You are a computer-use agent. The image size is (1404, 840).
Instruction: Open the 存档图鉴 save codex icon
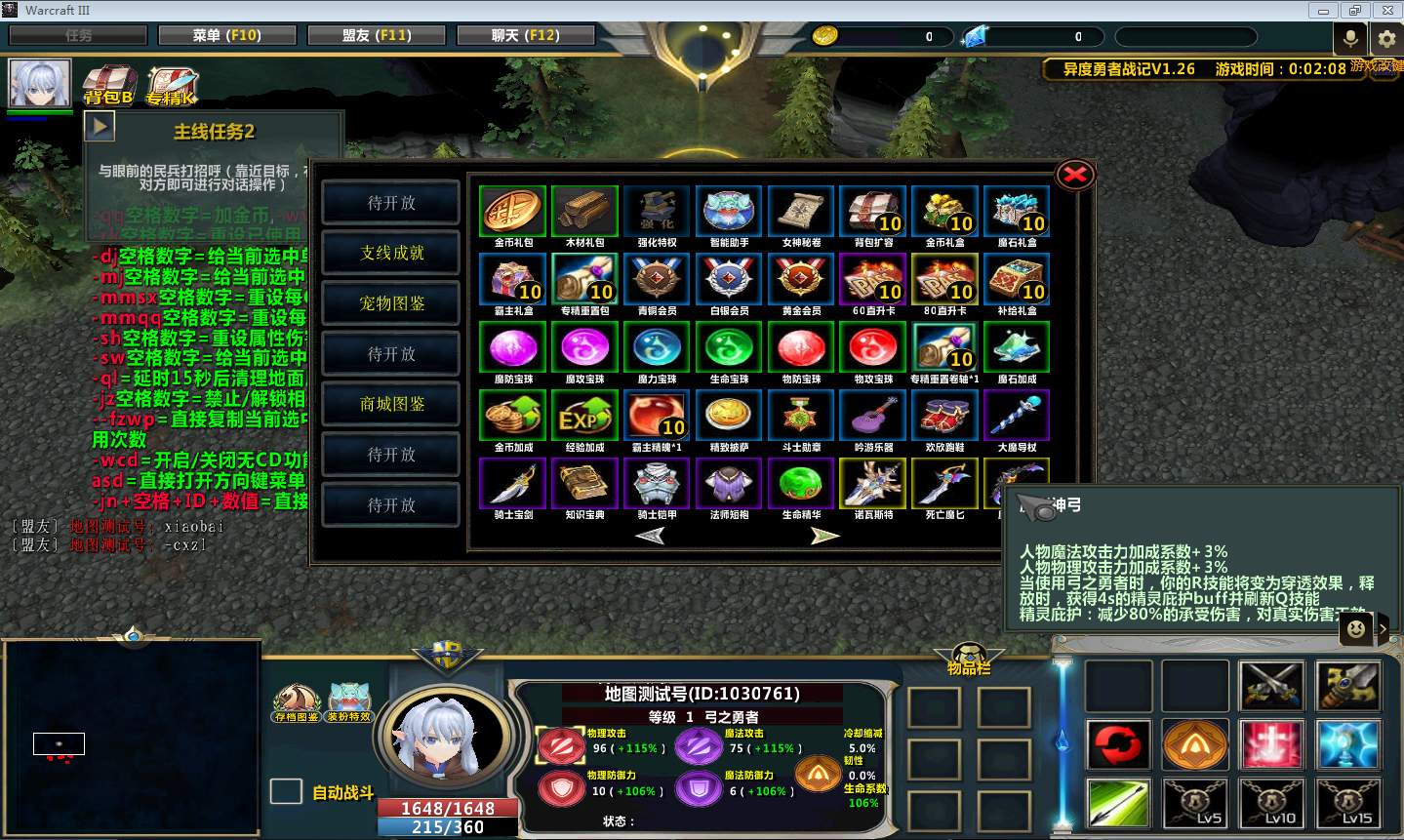(296, 701)
